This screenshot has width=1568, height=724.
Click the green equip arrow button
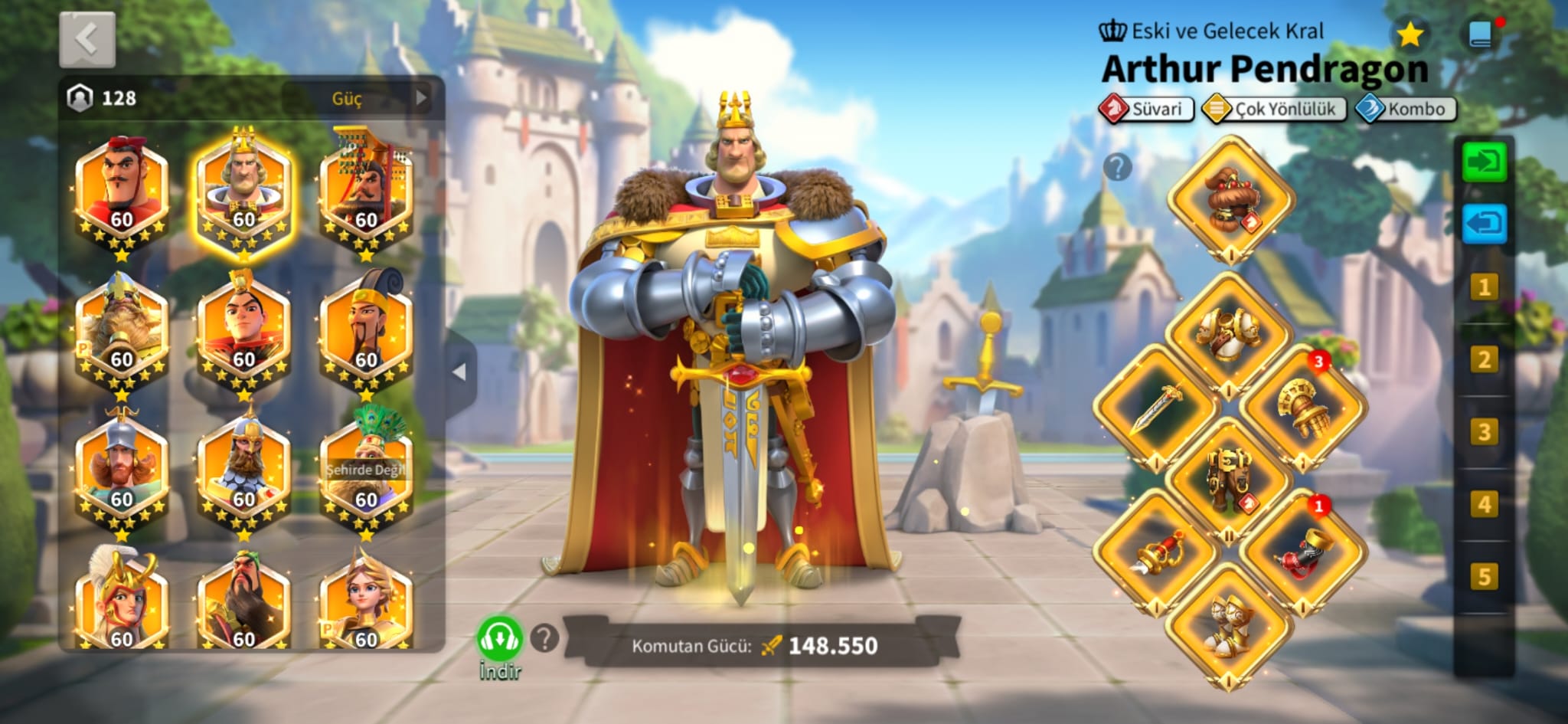click(x=1484, y=162)
